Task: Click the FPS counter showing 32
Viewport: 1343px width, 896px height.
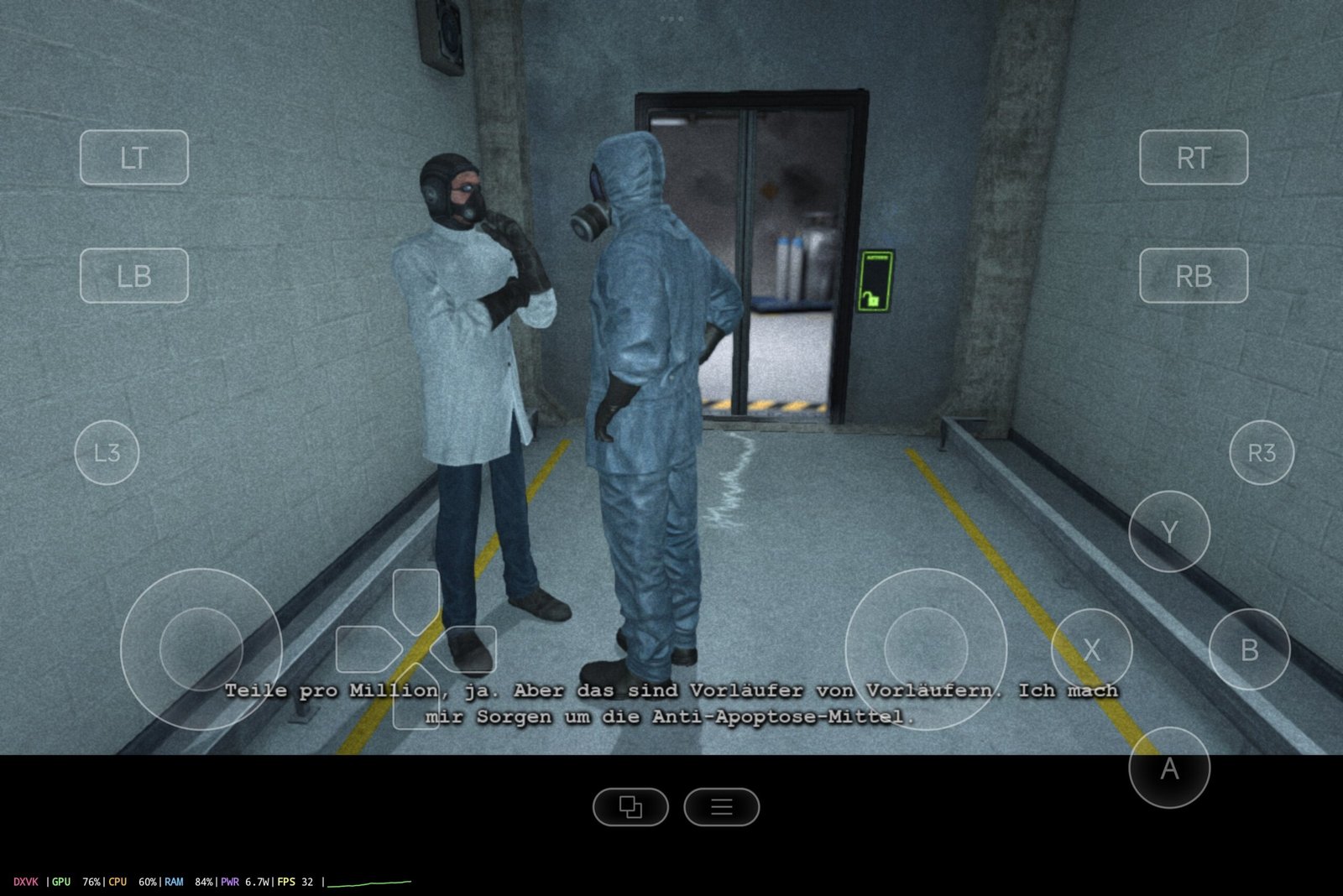Action: pos(295,883)
